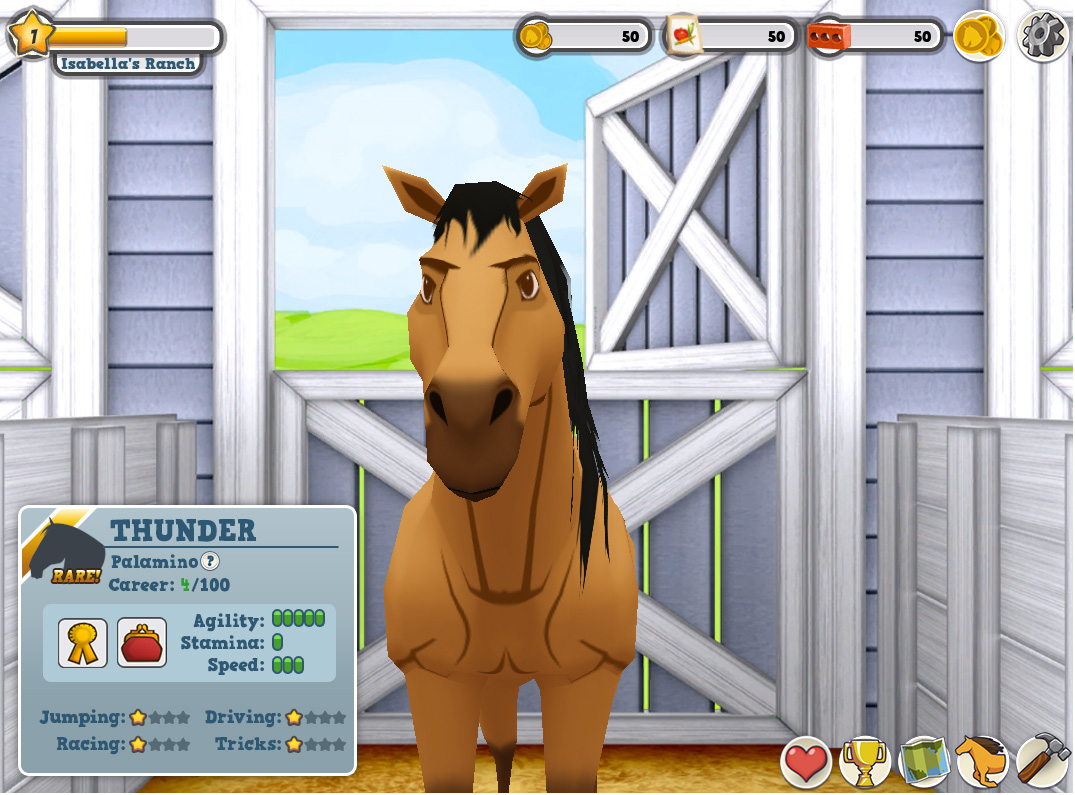This screenshot has width=1075, height=795.
Task: Open the gold trophy competitions menu
Action: tap(864, 763)
